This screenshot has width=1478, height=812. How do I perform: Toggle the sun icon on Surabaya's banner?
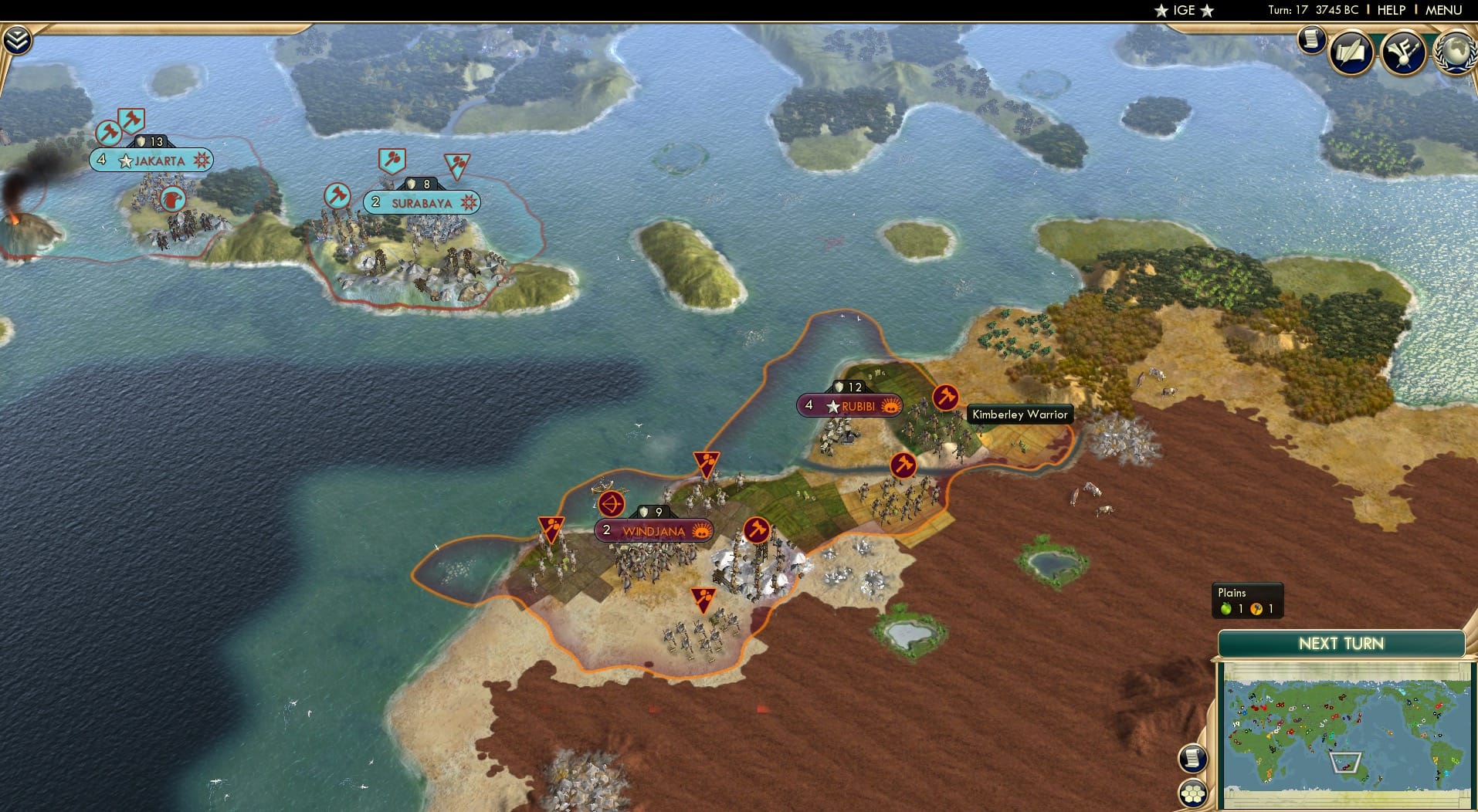(469, 202)
